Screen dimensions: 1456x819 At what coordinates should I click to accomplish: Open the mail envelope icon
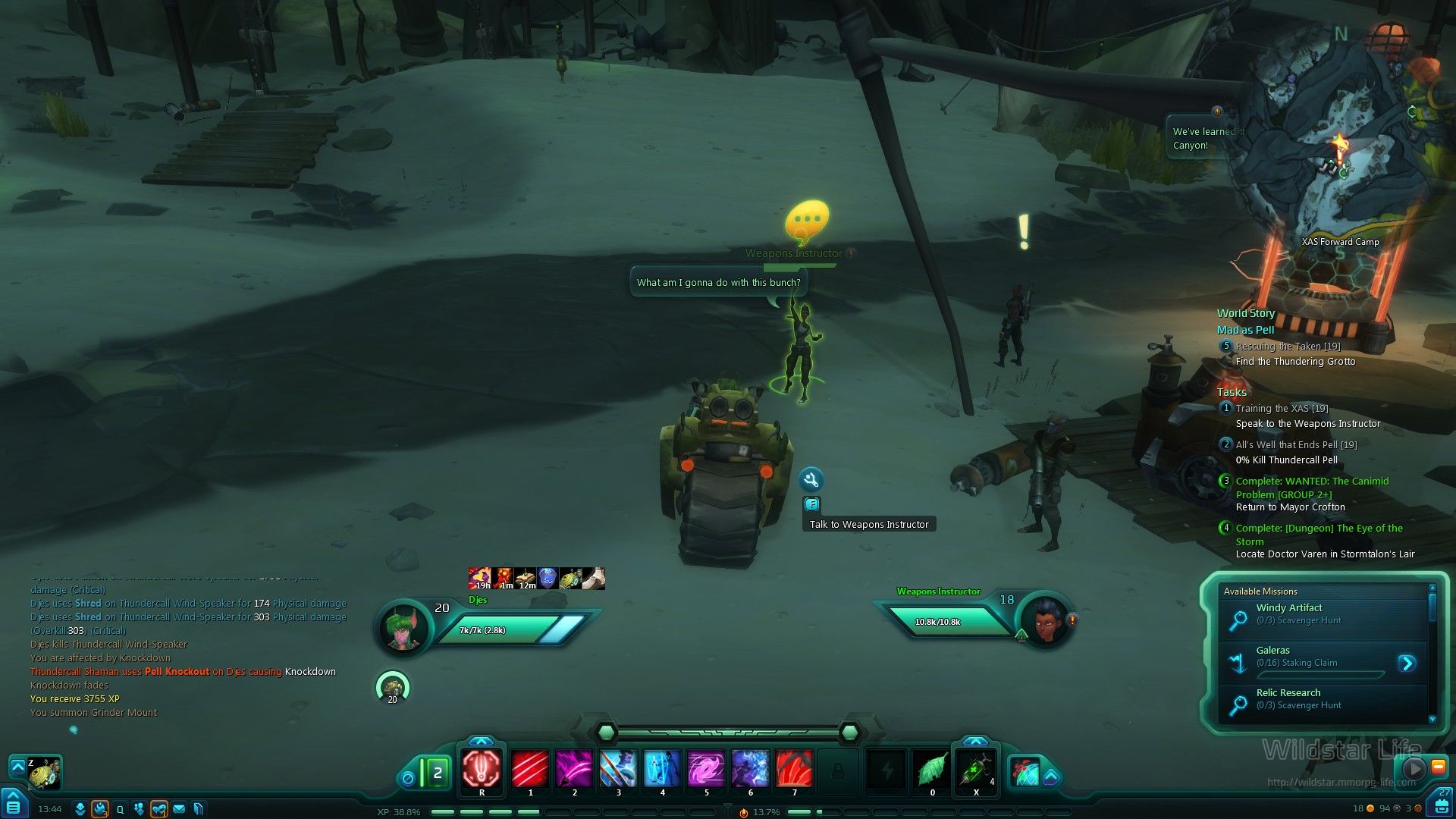coord(179,809)
